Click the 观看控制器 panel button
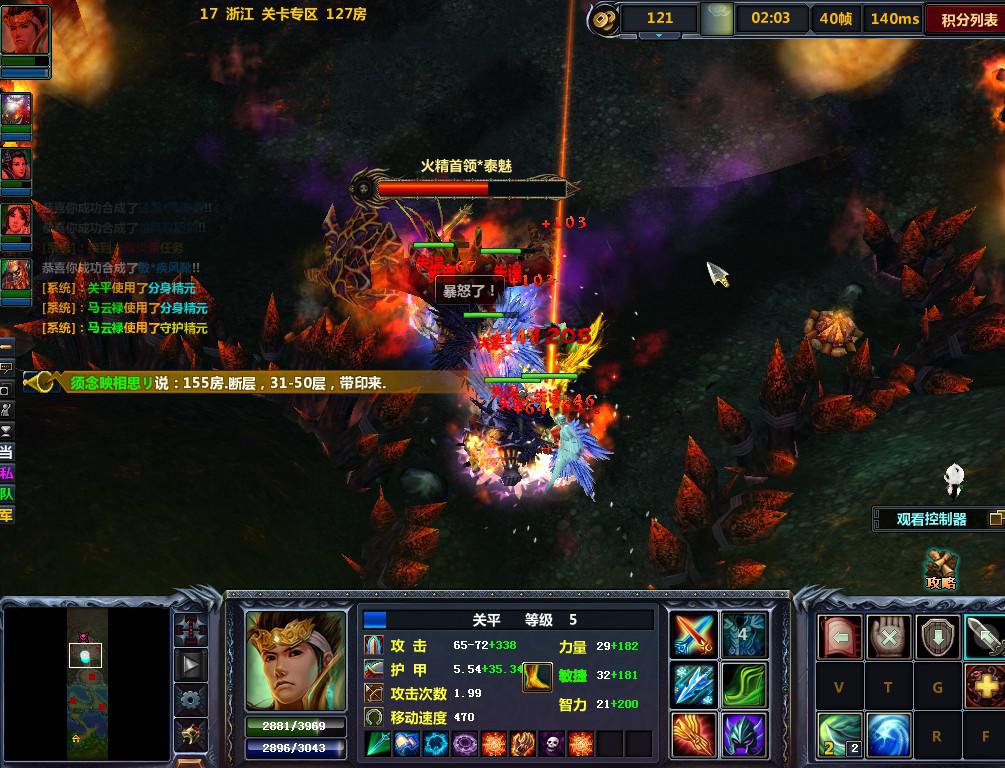Viewport: 1005px width, 768px height. [x=931, y=519]
